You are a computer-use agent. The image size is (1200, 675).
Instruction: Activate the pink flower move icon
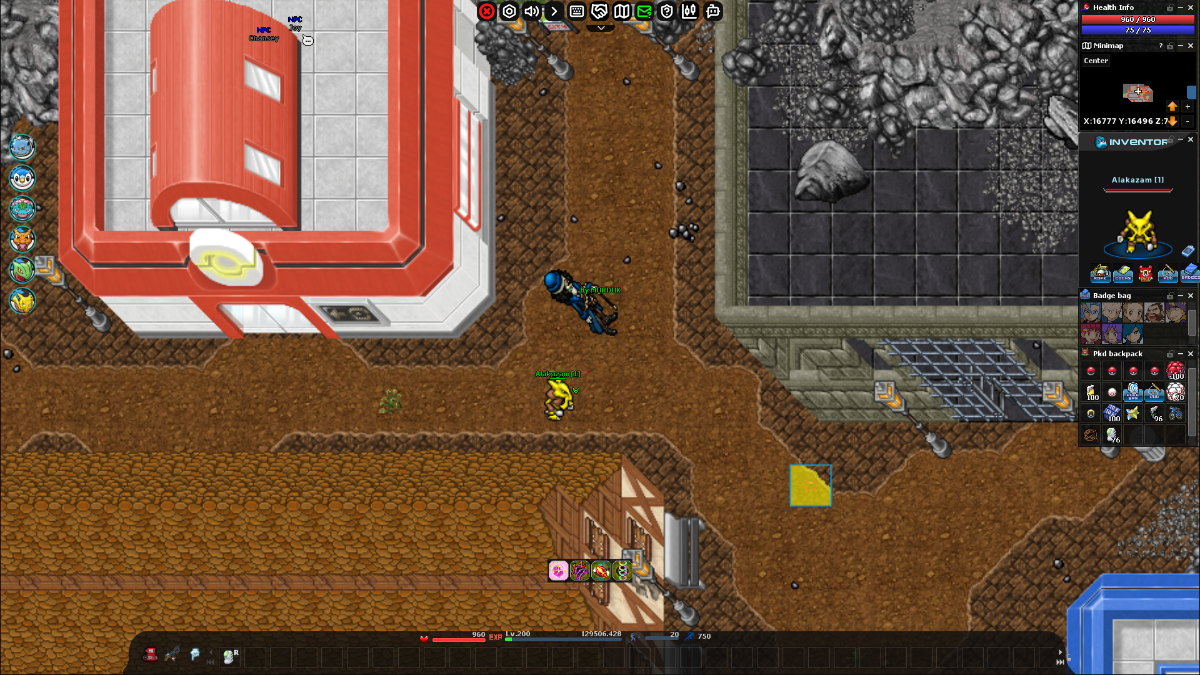point(559,571)
